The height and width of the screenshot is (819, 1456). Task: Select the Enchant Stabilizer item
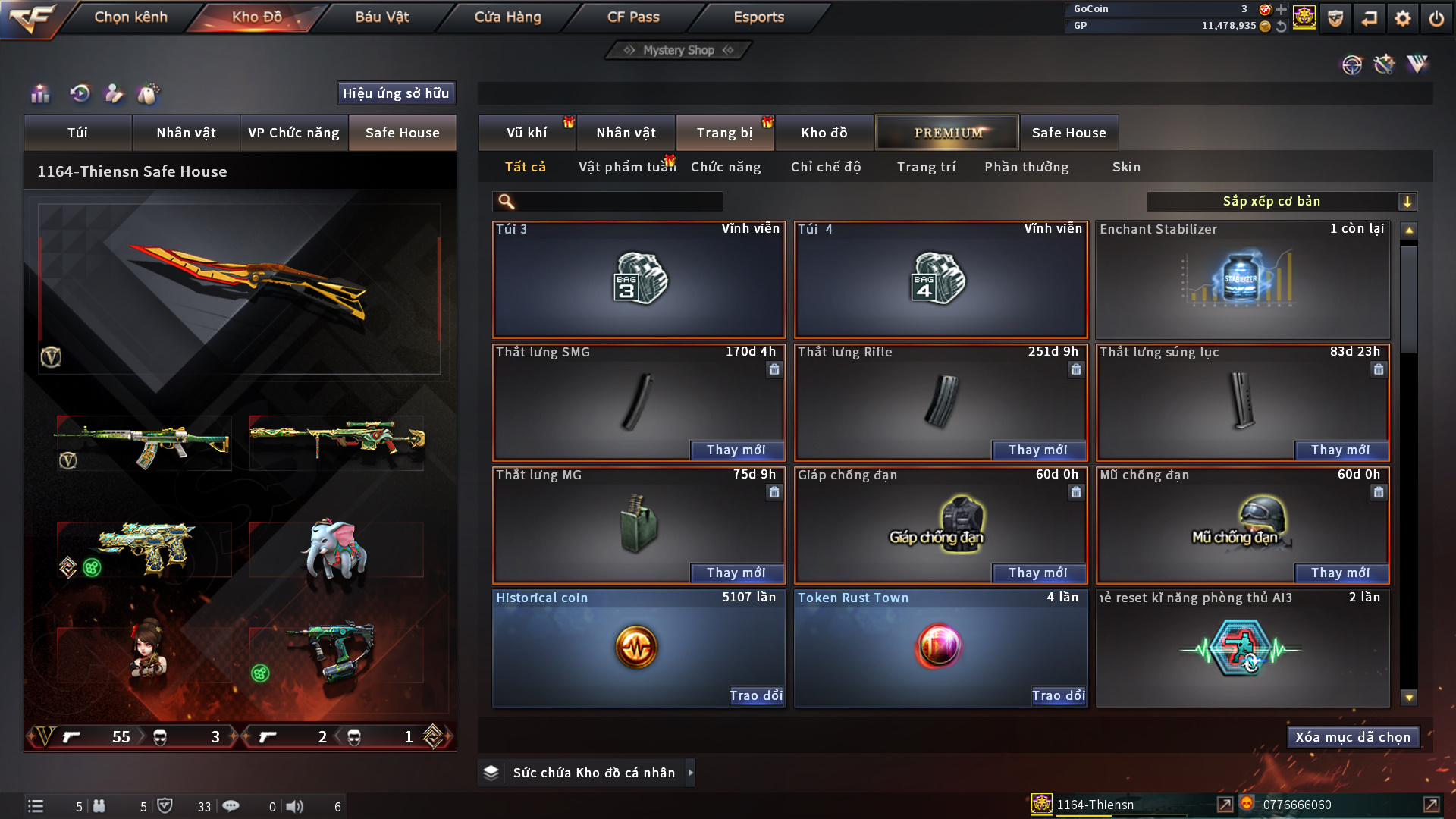1242,281
